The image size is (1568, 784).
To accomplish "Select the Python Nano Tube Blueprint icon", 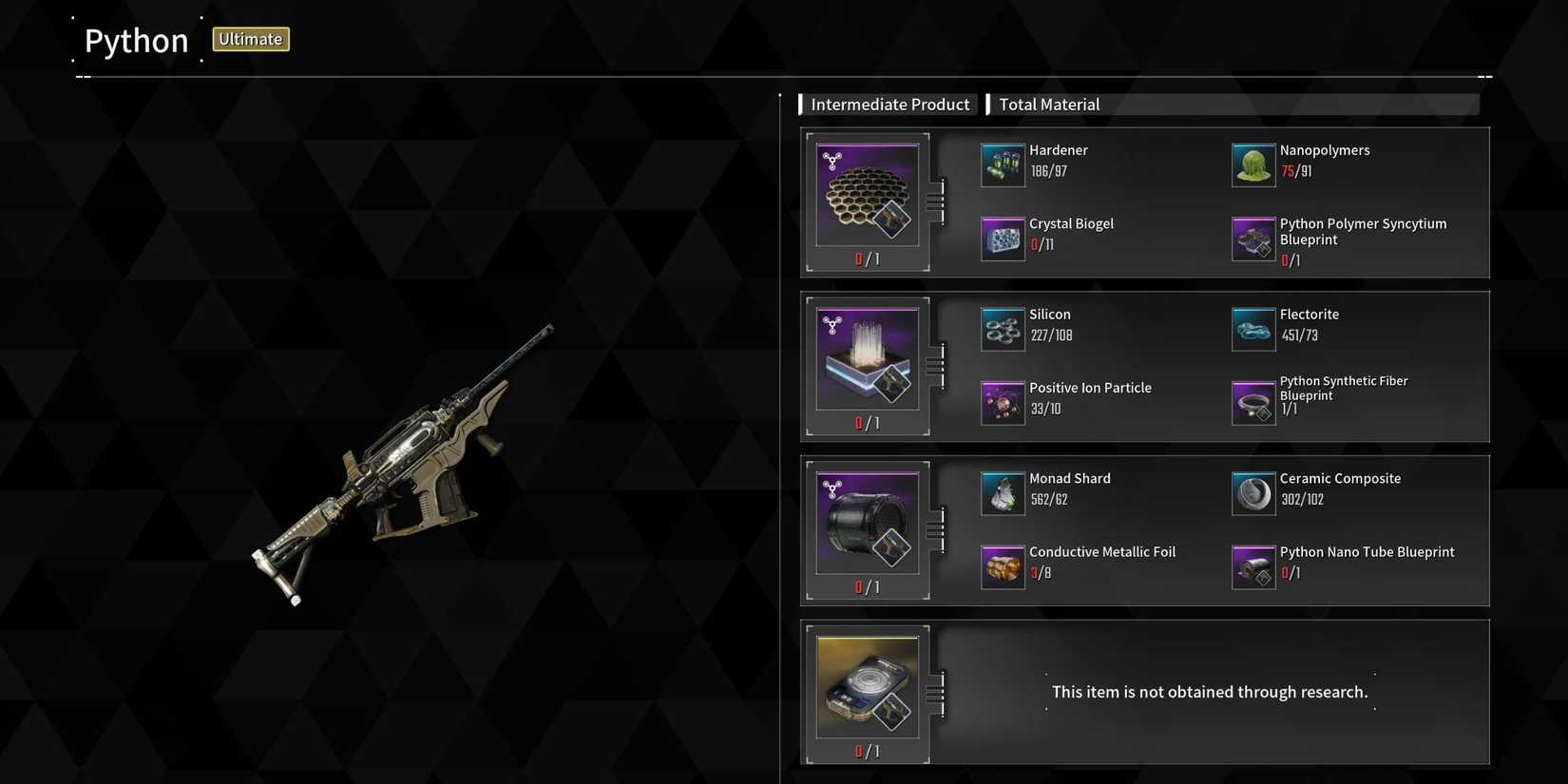I will tap(1252, 565).
